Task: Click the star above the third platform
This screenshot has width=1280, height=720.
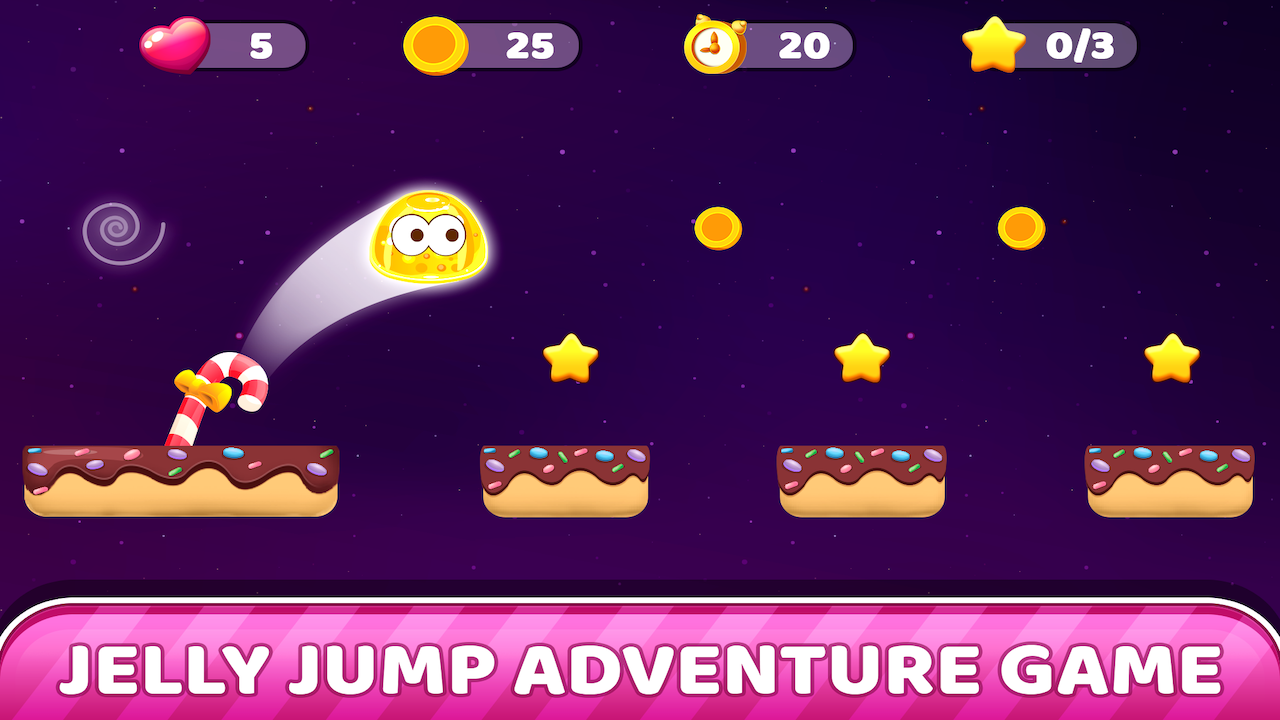Action: click(862, 355)
